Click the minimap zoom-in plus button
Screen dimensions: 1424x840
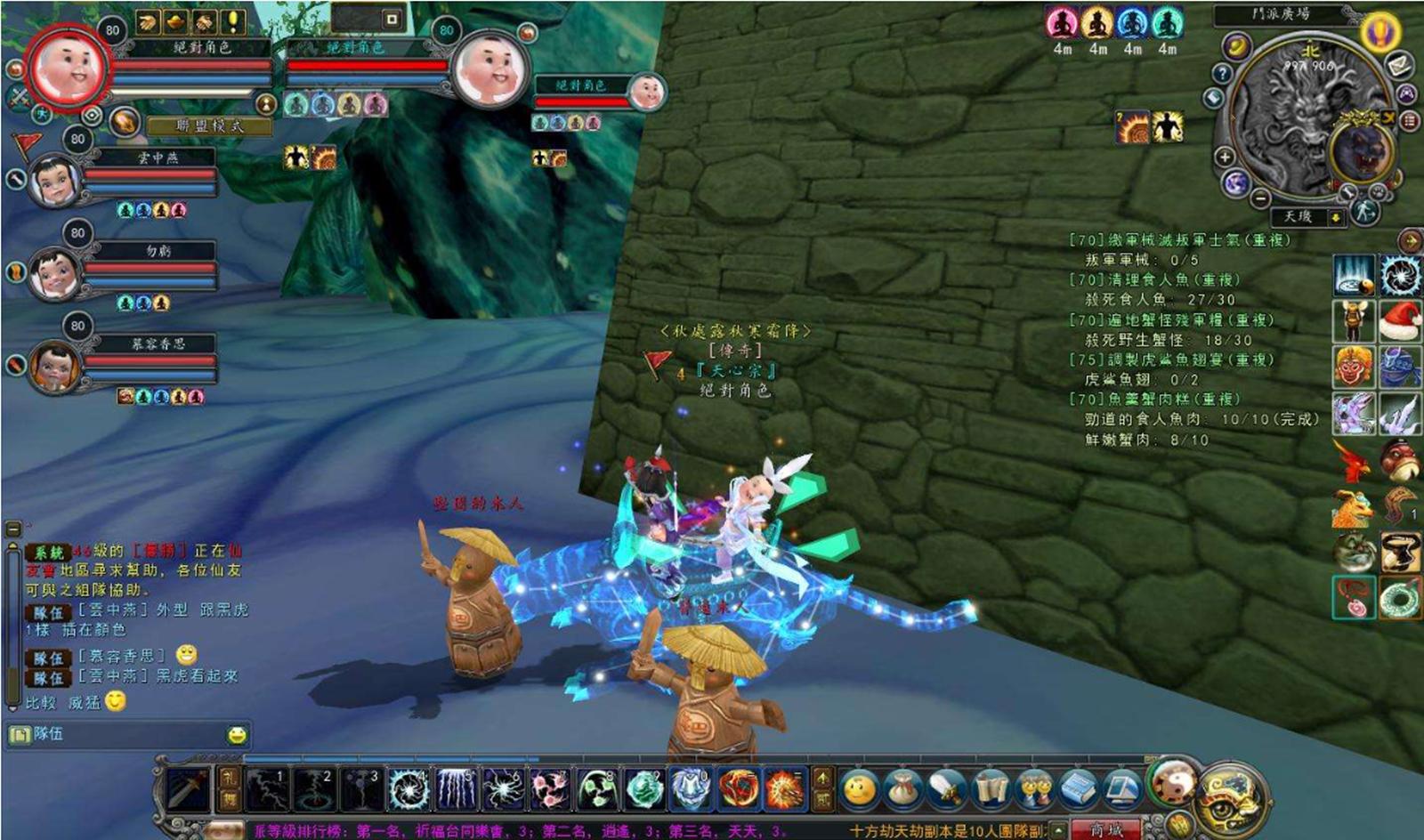coord(1225,157)
